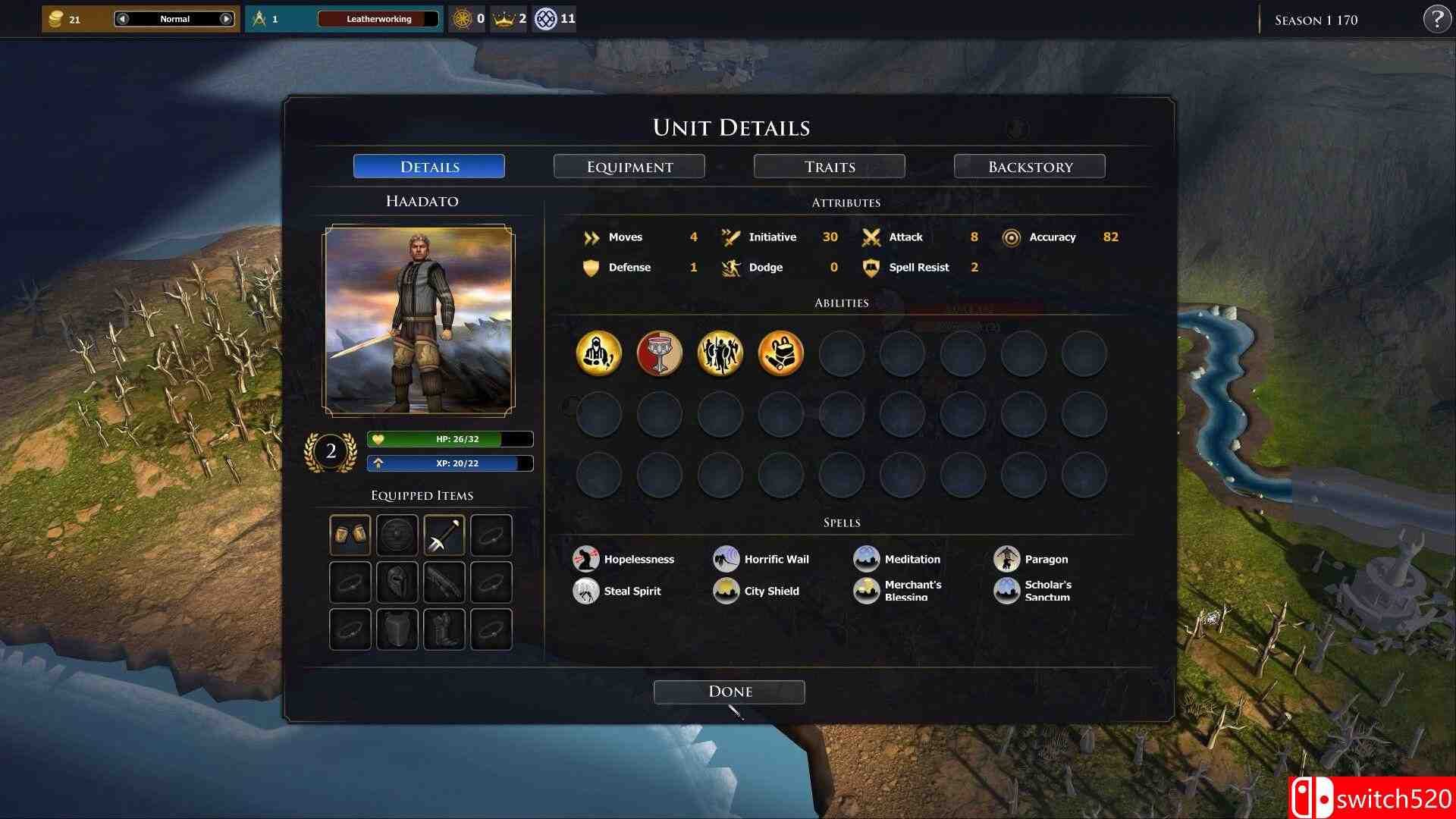Image resolution: width=1456 pixels, height=819 pixels.
Task: Click the Leatherworking research banner
Action: coord(379,18)
